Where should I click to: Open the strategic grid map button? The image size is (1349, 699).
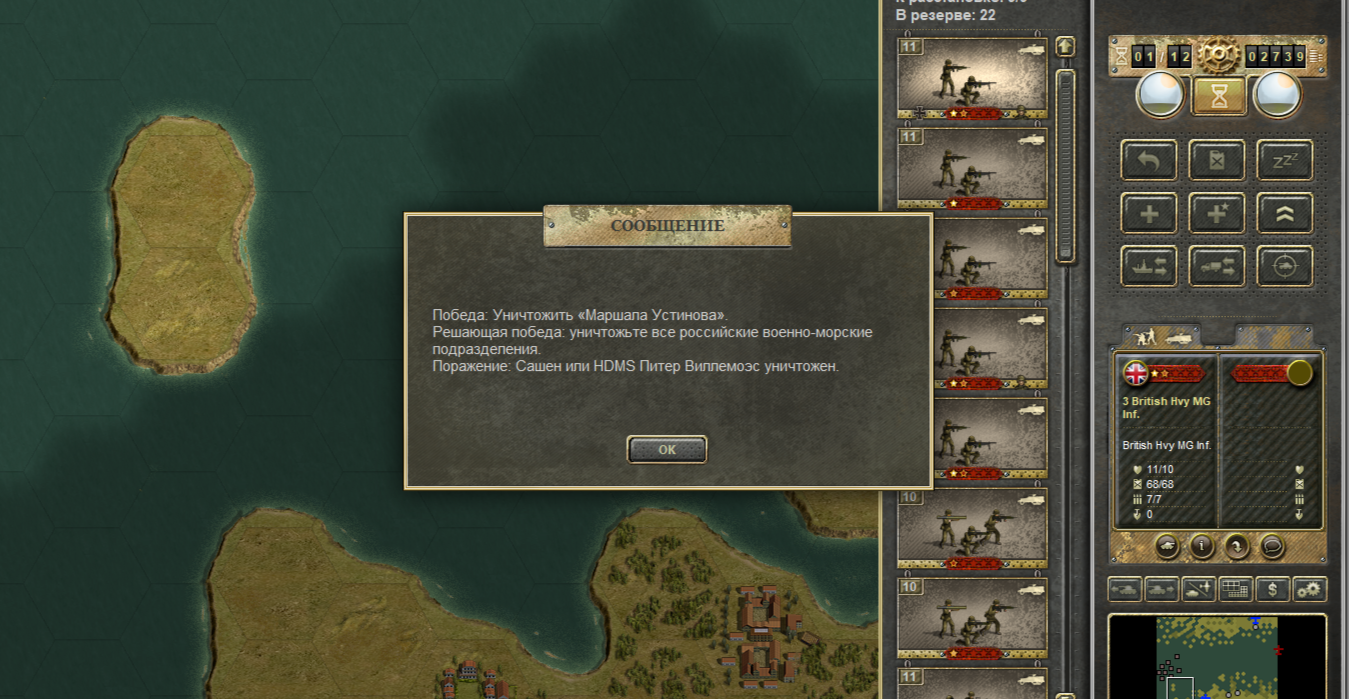[1235, 590]
